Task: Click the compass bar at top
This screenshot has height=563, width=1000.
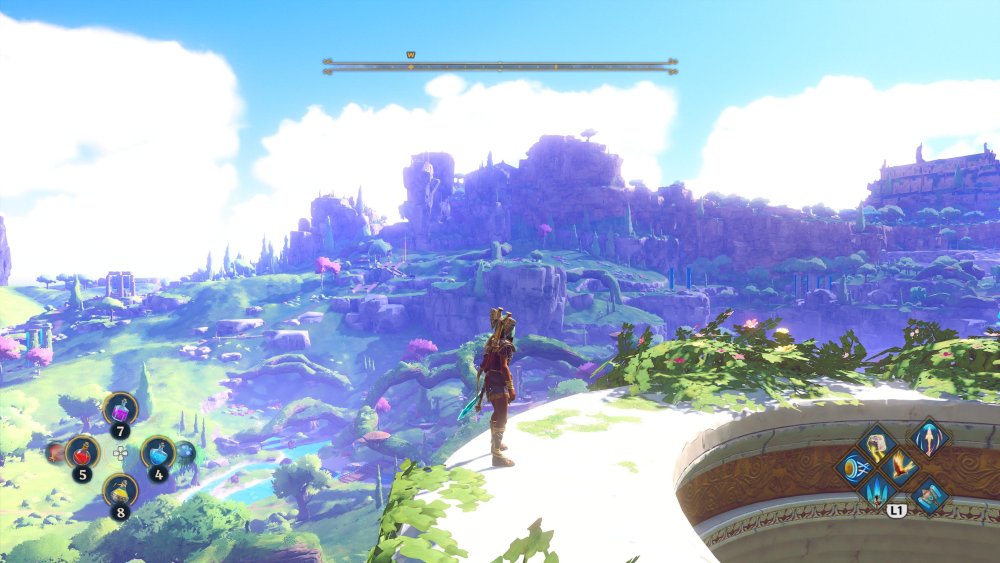Action: click(500, 66)
